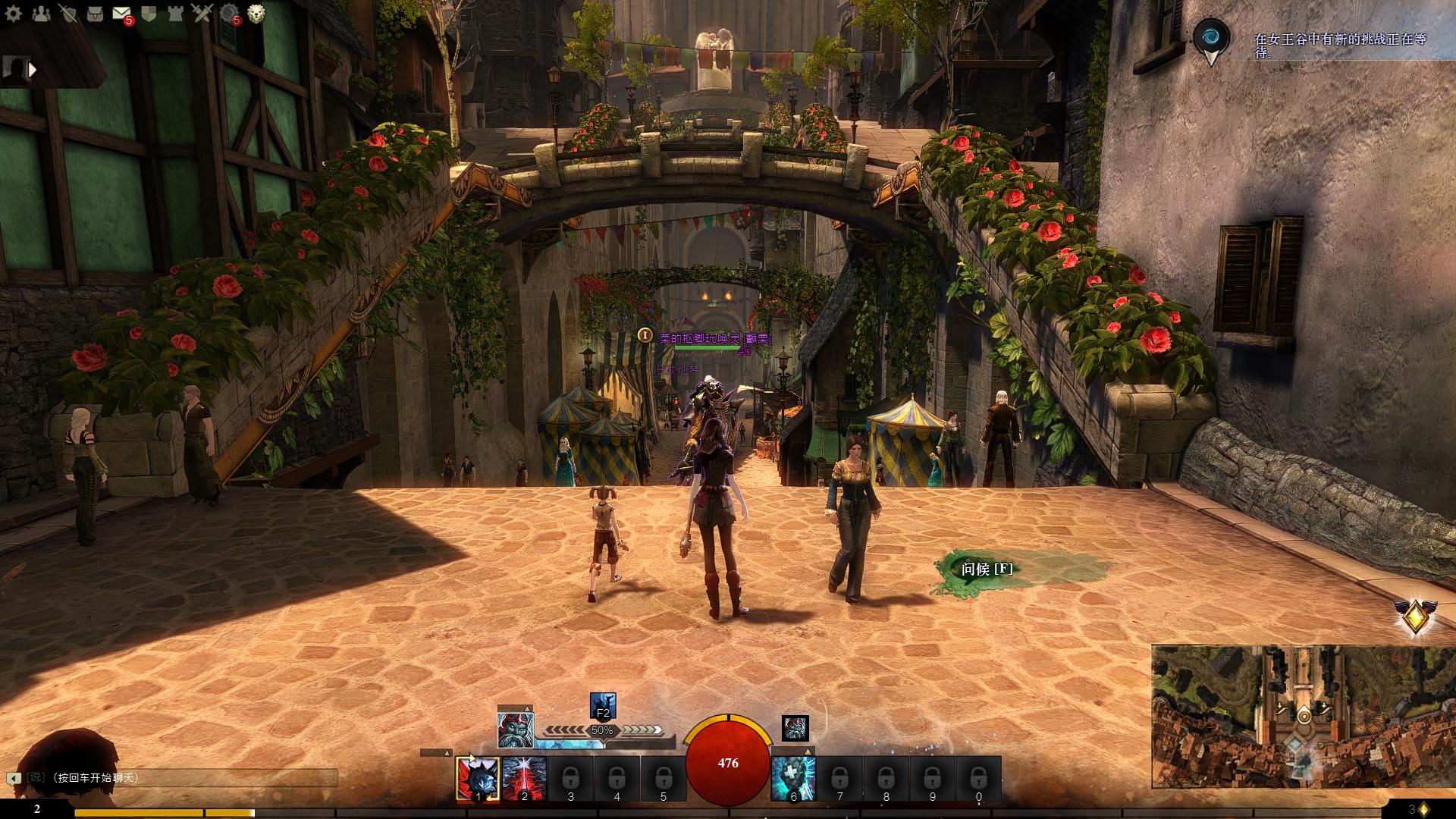The width and height of the screenshot is (1456, 819).
Task: Click the minimap
Action: coord(1303,717)
